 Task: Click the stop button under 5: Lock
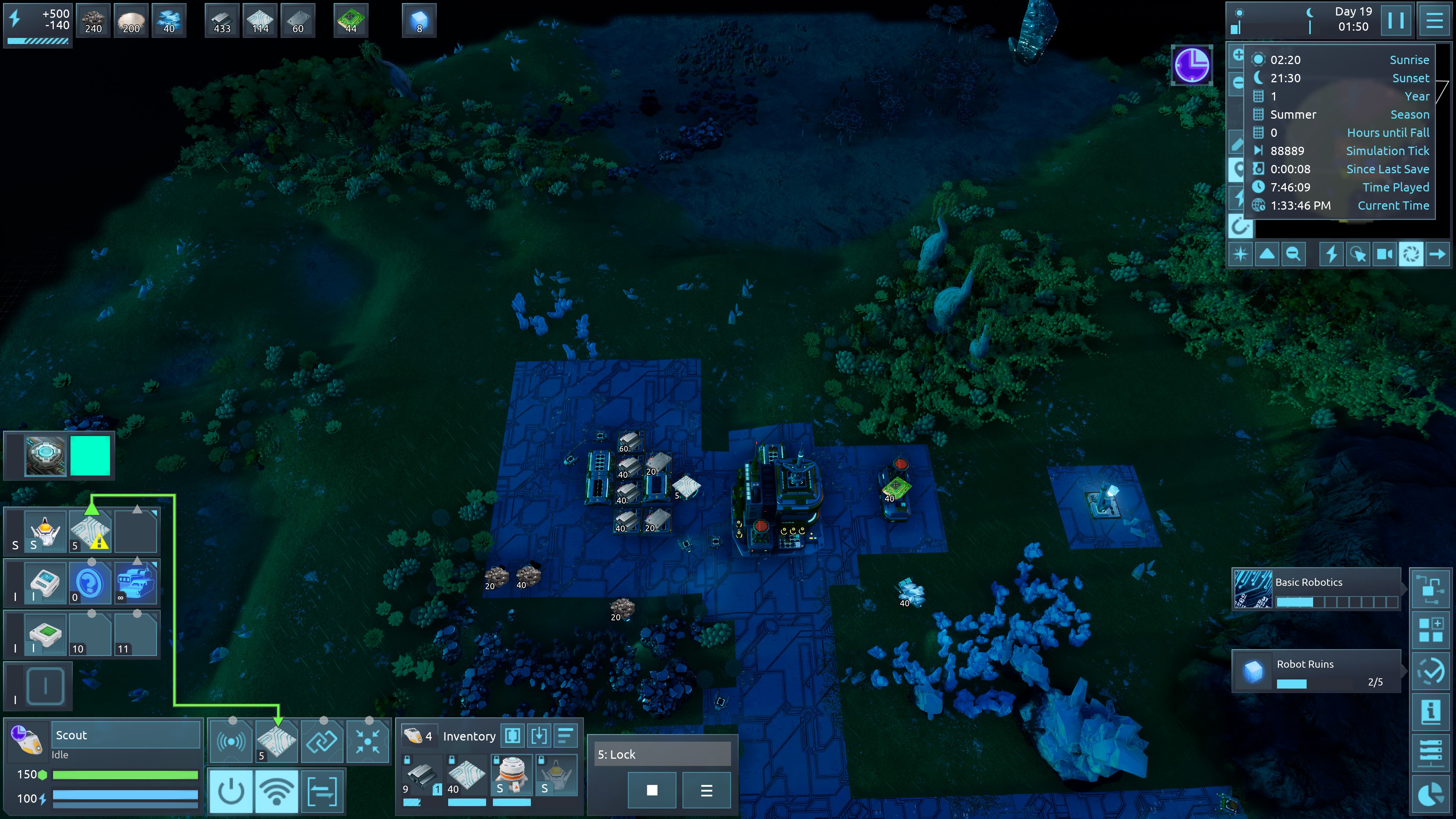(652, 789)
